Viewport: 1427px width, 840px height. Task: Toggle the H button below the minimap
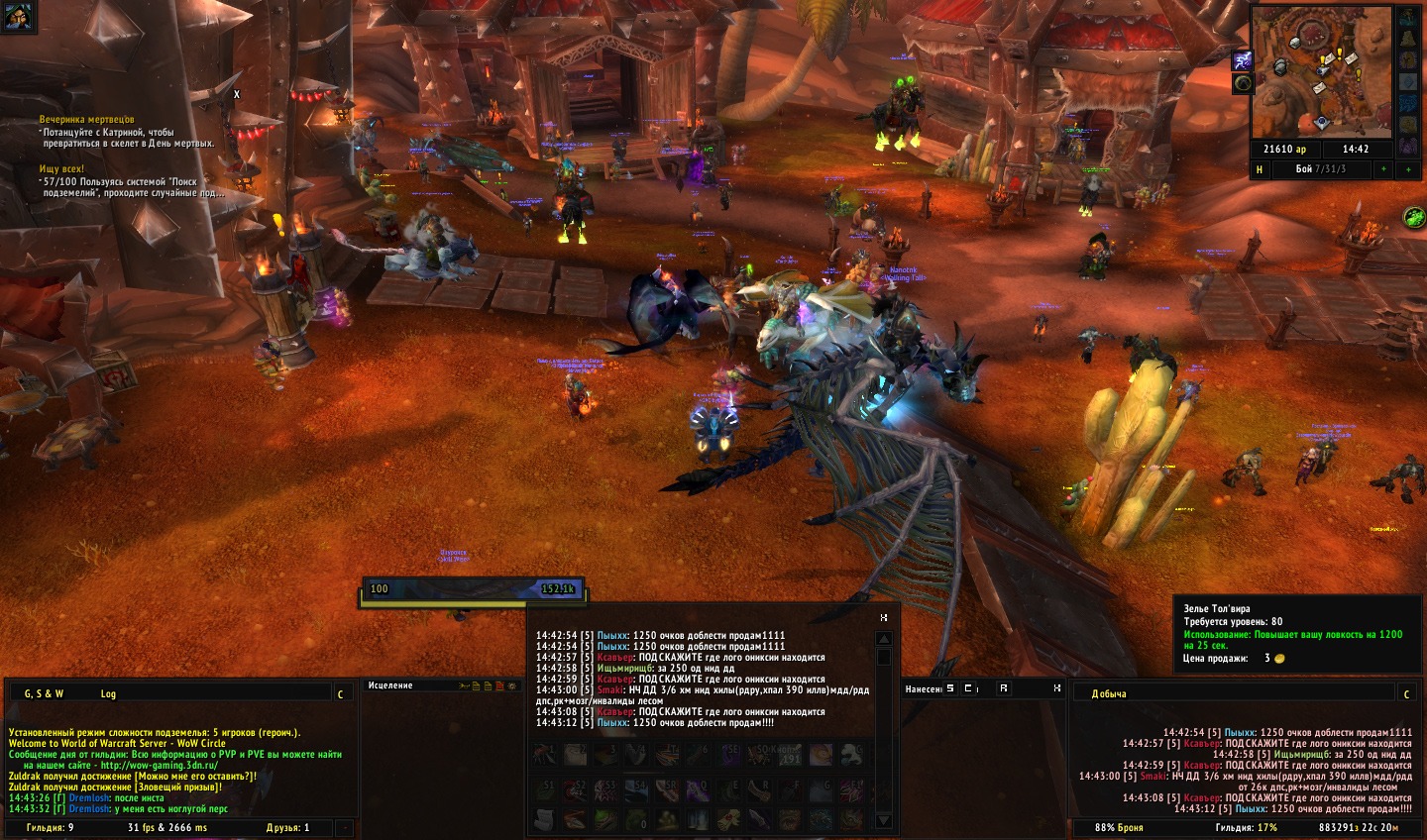1260,169
